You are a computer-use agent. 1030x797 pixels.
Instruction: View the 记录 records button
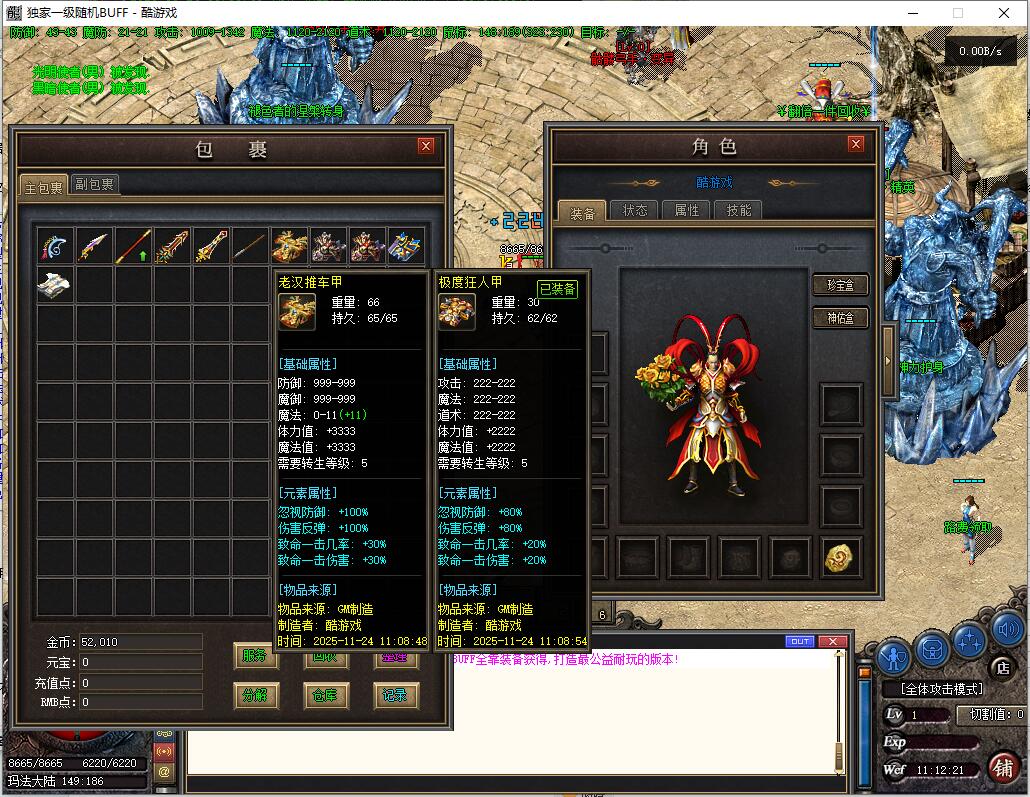395,695
